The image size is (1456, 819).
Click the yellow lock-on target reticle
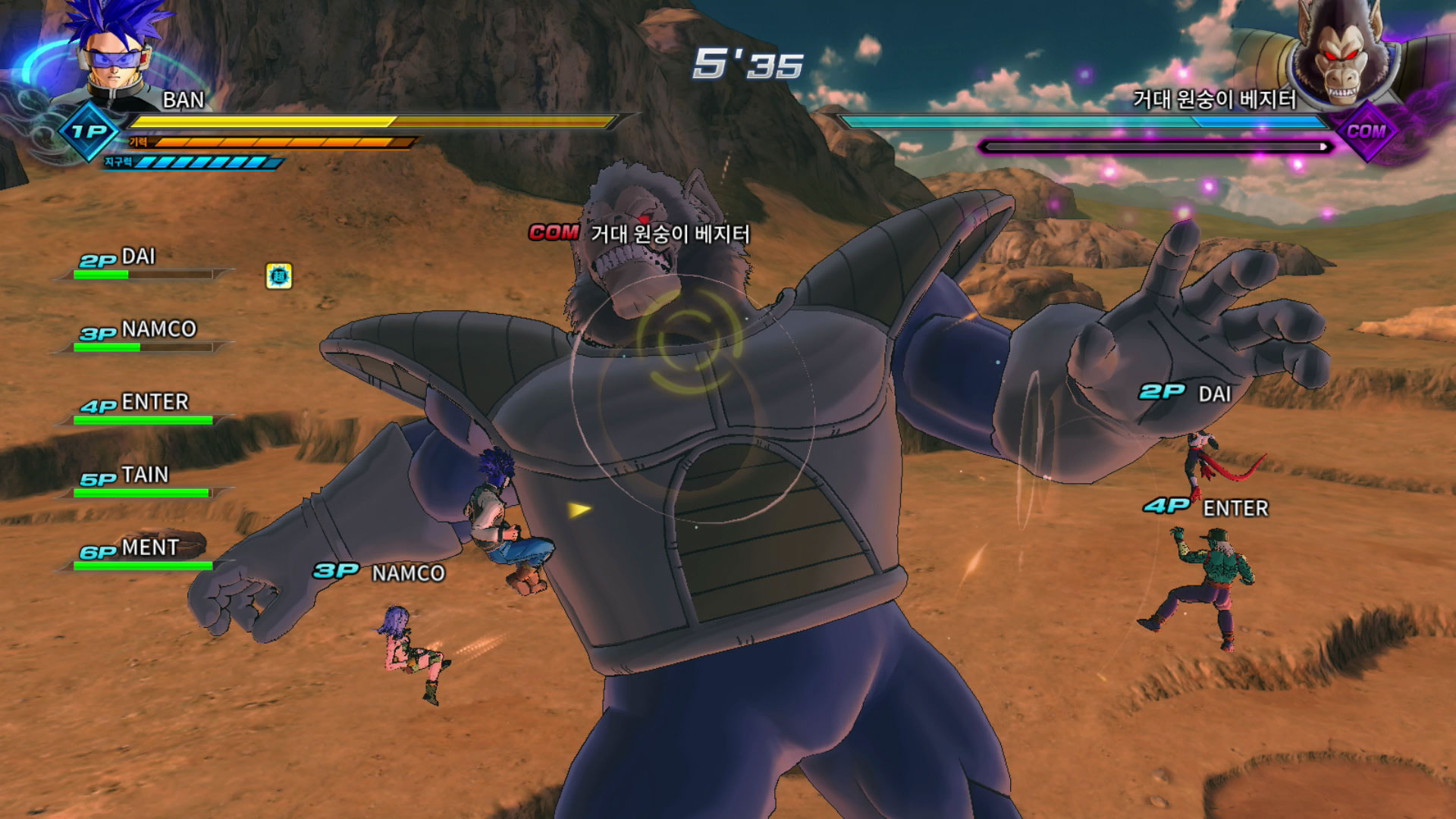pyautogui.click(x=689, y=340)
